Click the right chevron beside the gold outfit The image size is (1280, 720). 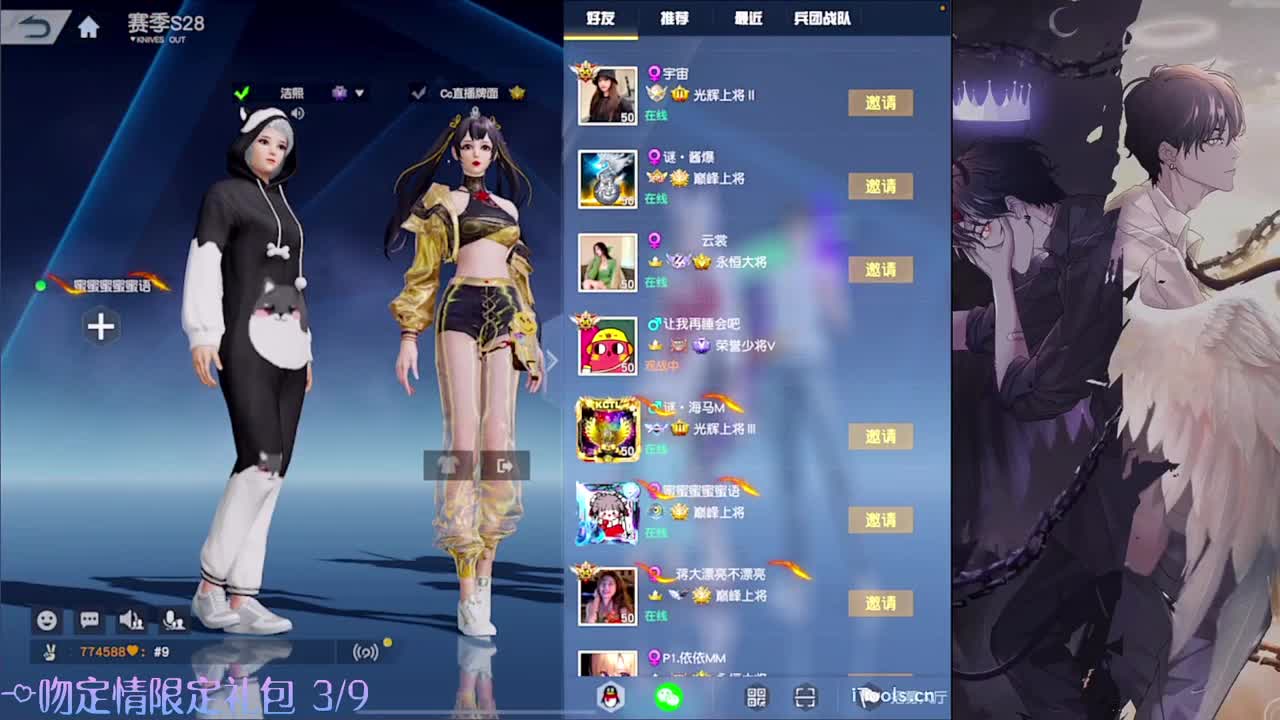click(551, 360)
